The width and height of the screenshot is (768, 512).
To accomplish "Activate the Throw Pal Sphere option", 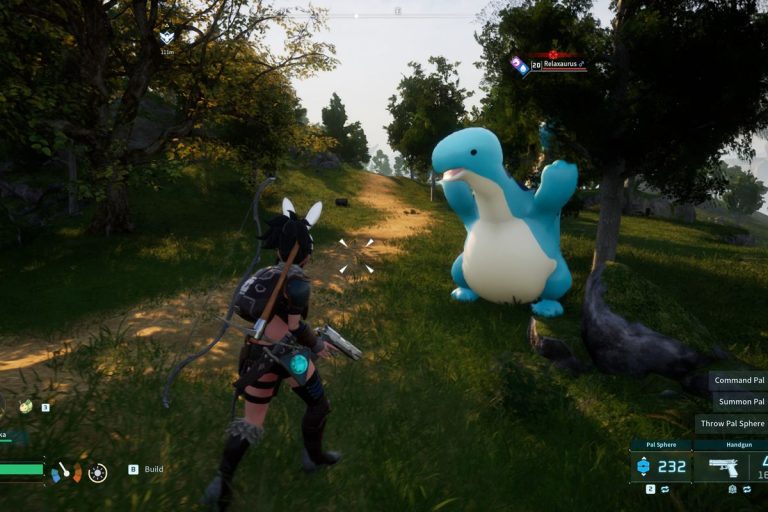I will (x=733, y=423).
